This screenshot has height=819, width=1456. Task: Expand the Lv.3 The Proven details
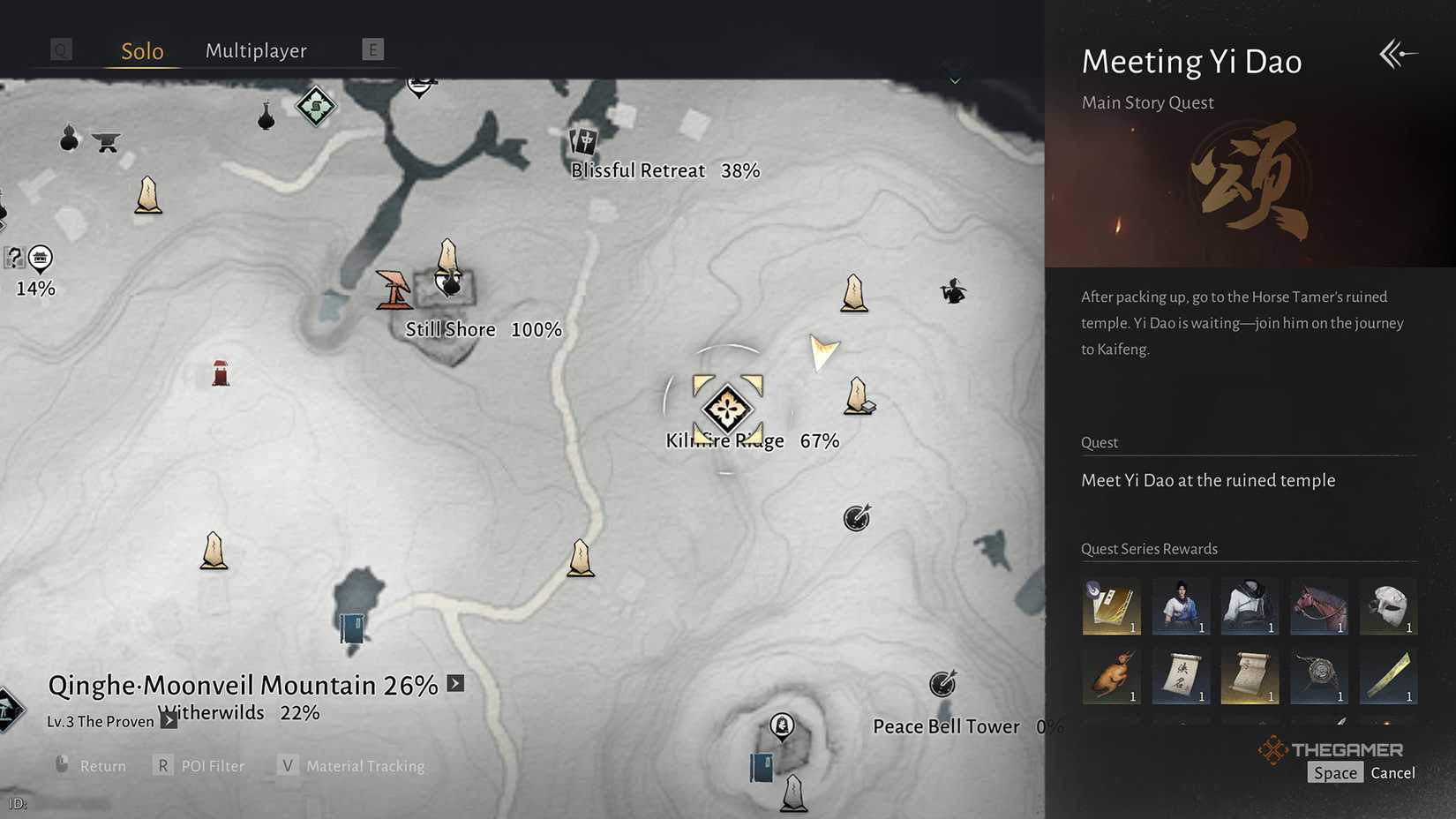pos(168,720)
